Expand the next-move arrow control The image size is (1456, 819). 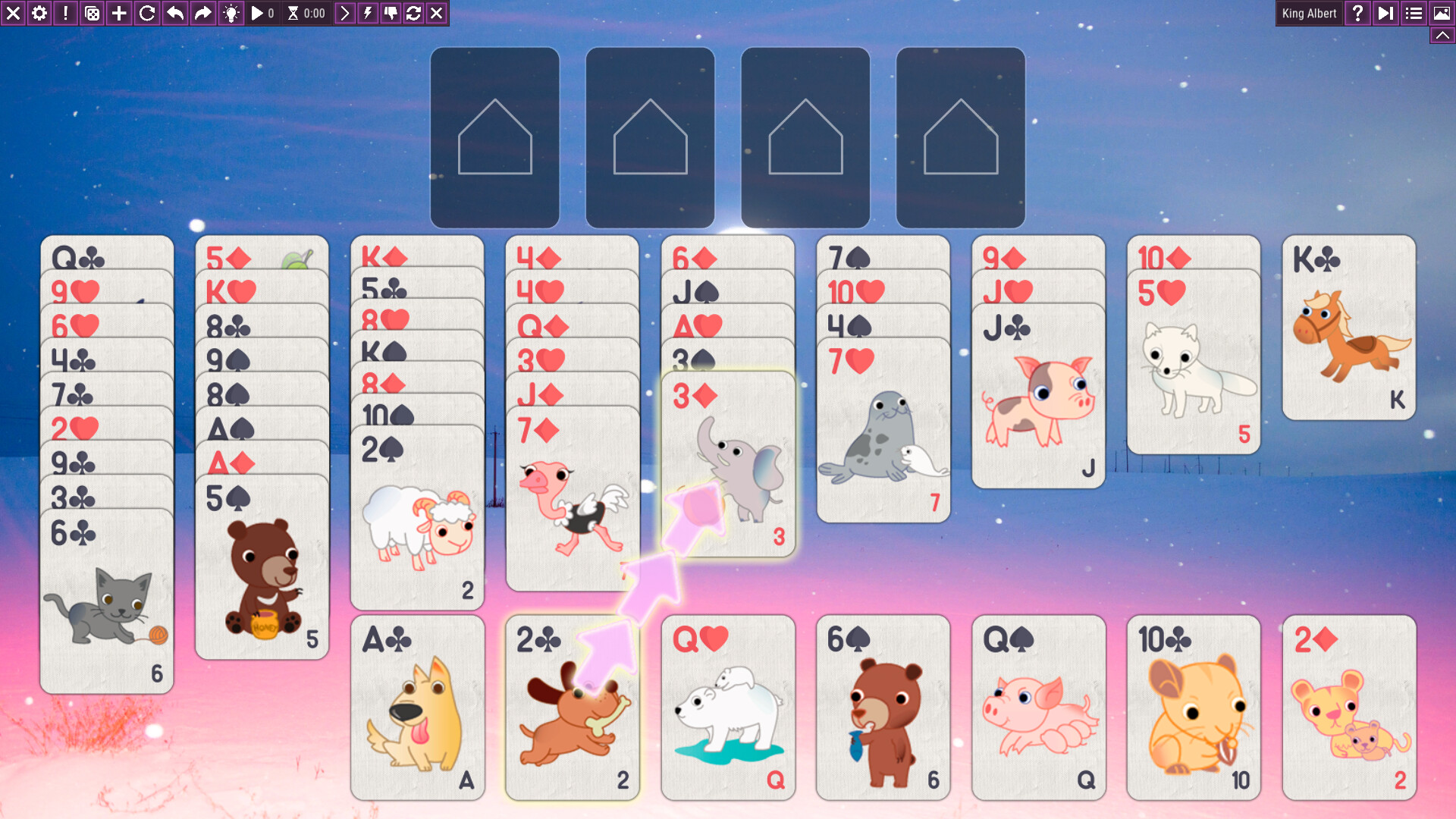(345, 13)
